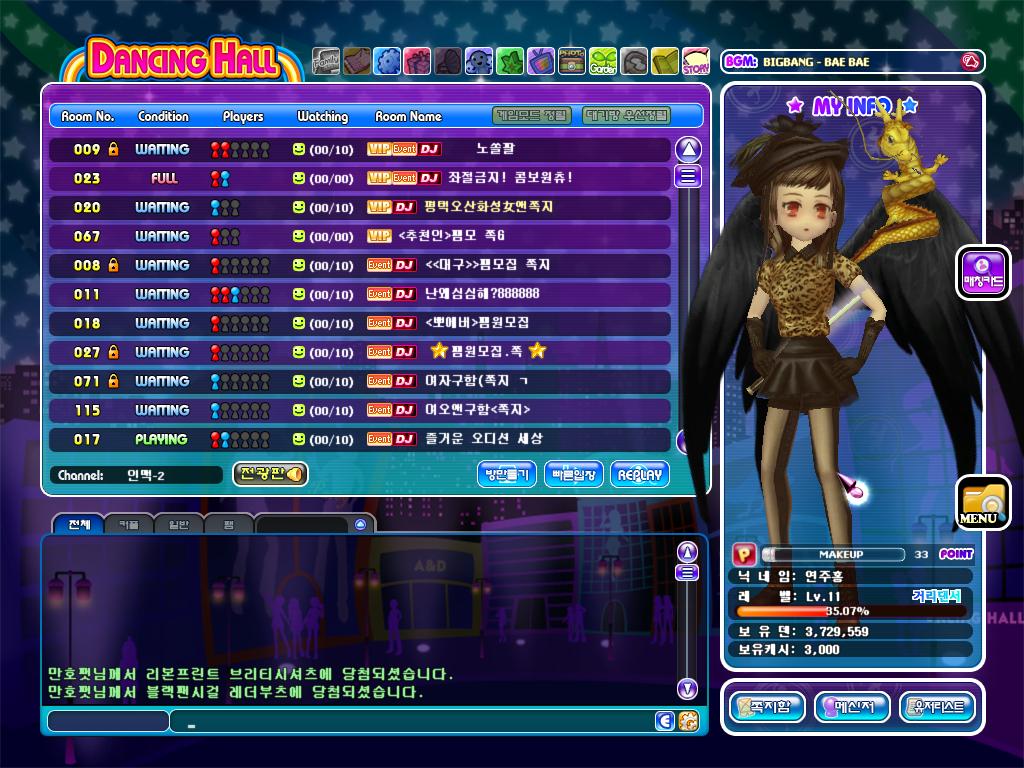Image resolution: width=1024 pixels, height=768 pixels.
Task: Switch to the 전체 chat tab
Action: [x=79, y=524]
